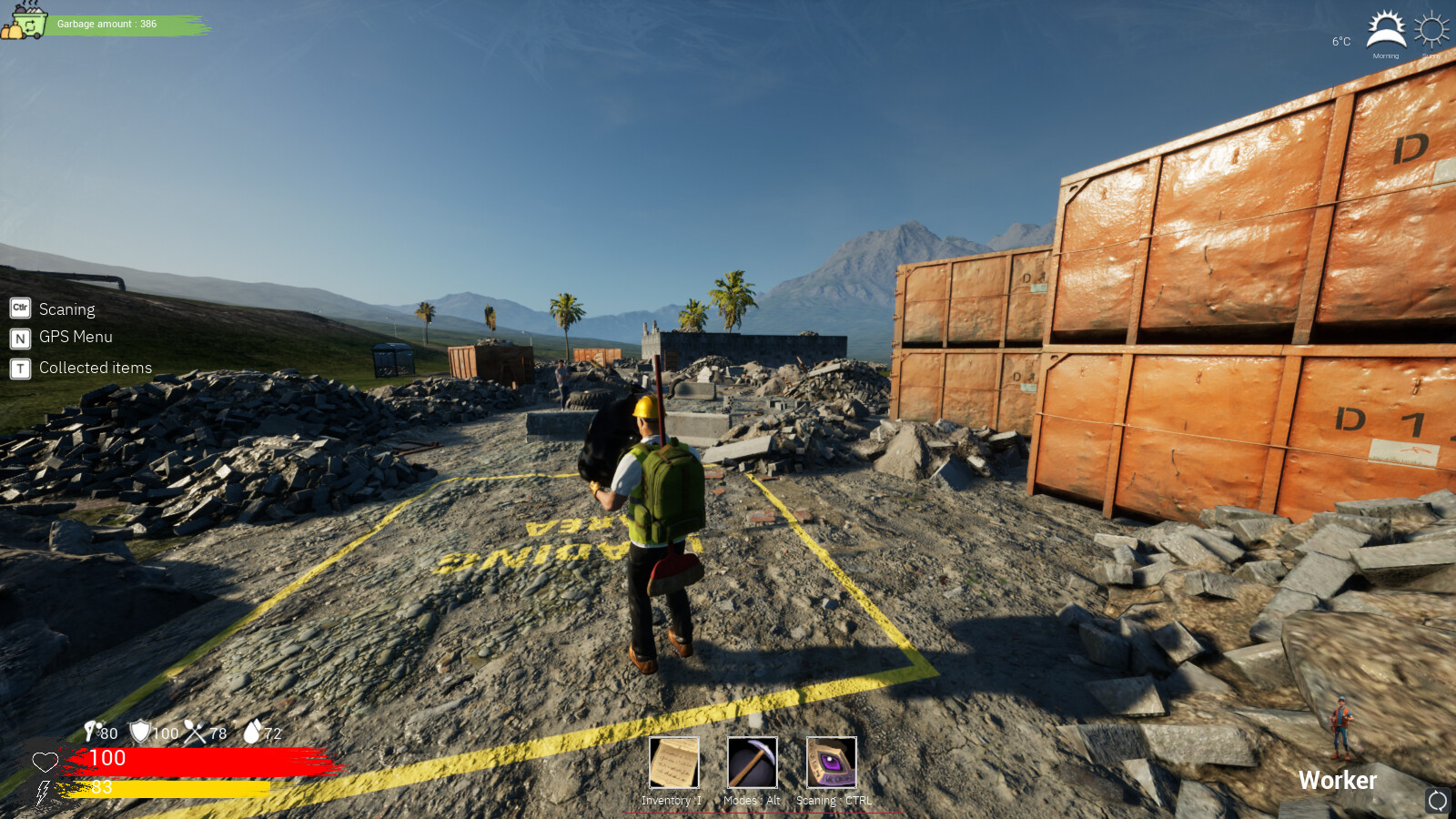Click the yellow stamina bar showing 83
1456x819 pixels.
tap(164, 788)
